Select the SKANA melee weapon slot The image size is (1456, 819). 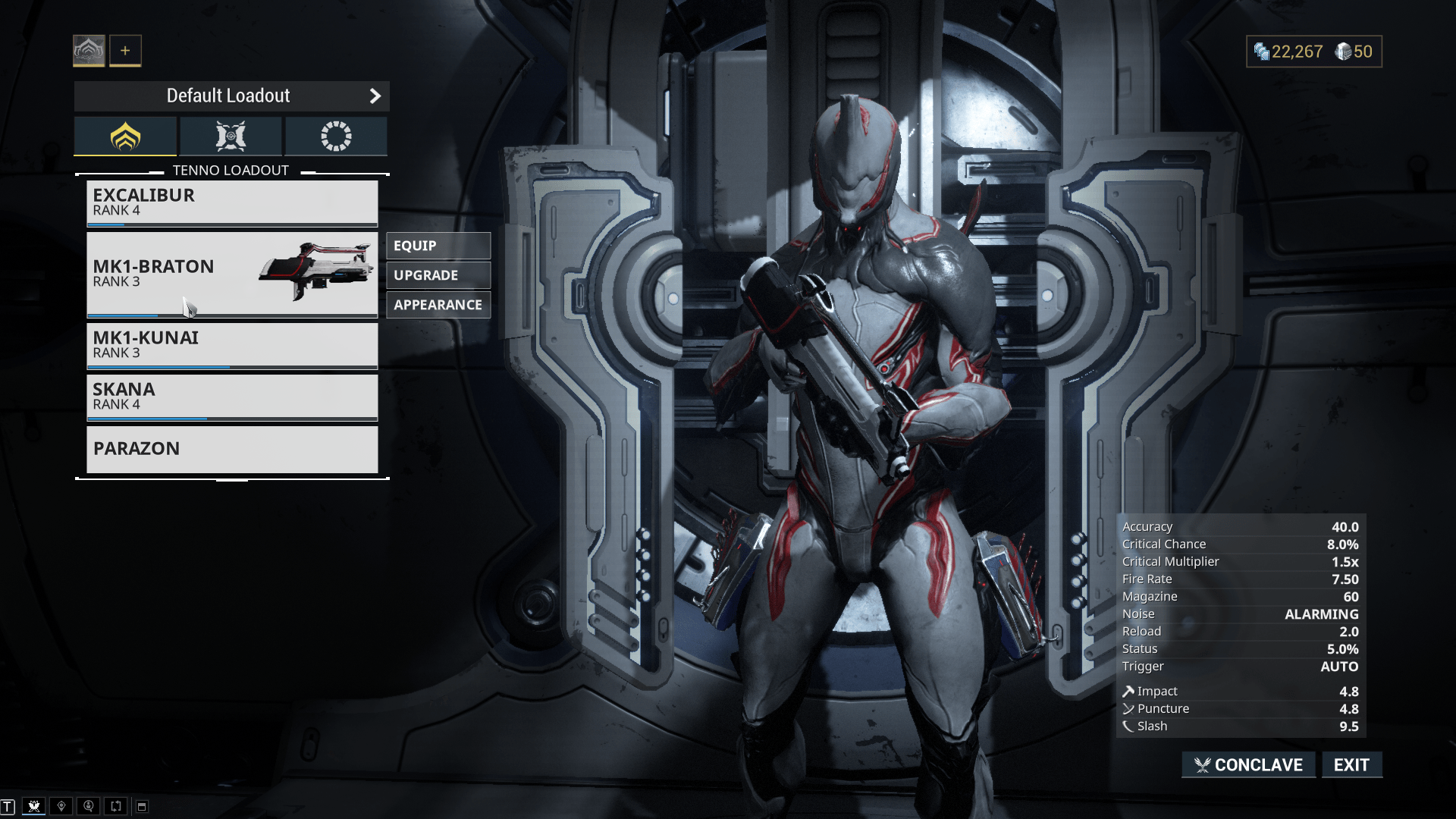coord(232,396)
